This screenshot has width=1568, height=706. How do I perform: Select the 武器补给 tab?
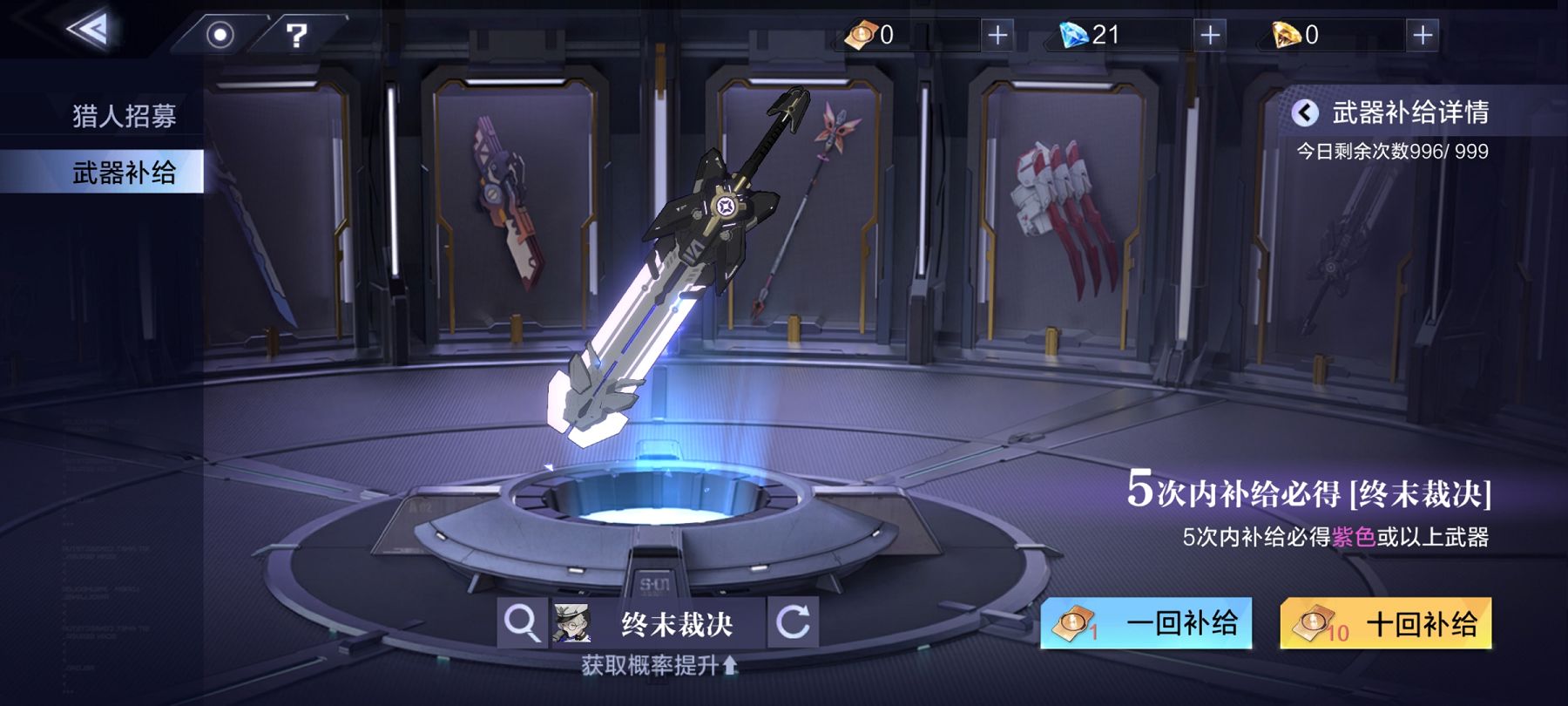(x=124, y=173)
